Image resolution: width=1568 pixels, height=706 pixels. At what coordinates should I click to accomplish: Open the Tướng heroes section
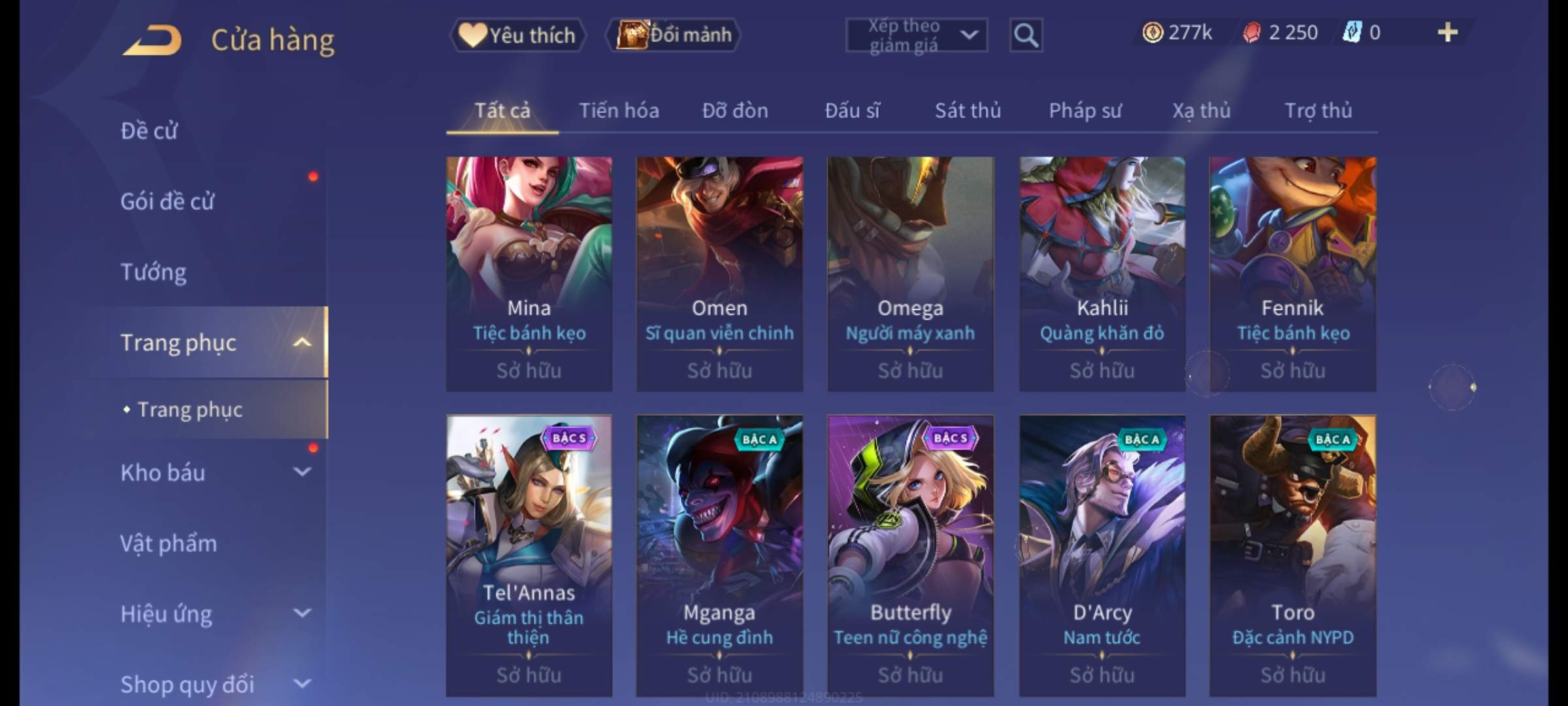pyautogui.click(x=154, y=272)
